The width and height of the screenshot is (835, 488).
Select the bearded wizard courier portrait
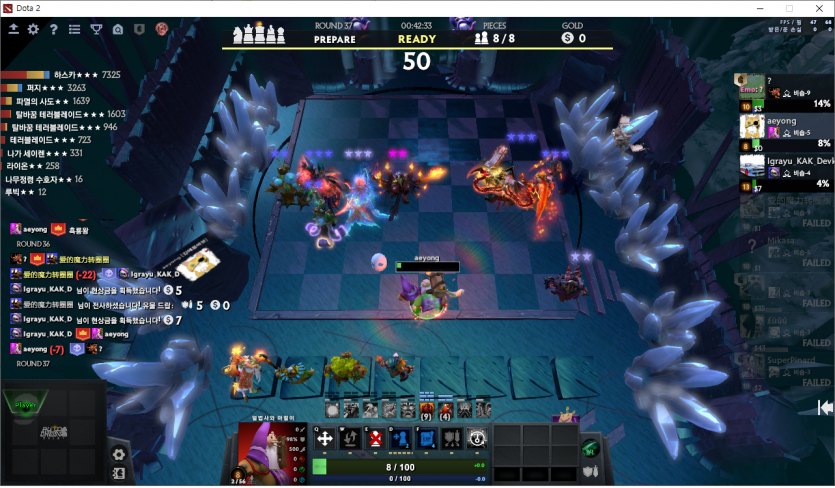(264, 452)
